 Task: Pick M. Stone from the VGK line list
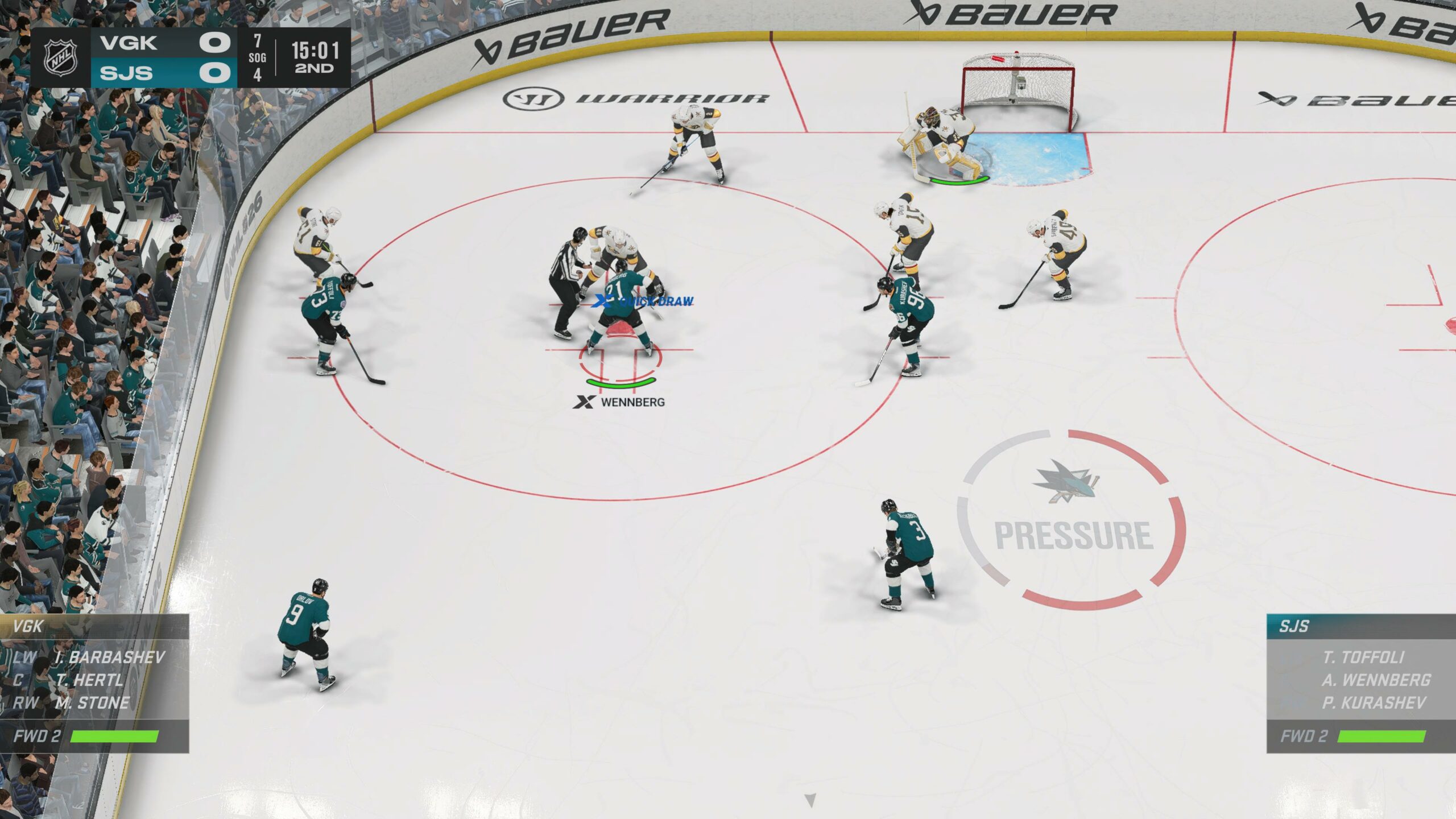pos(92,703)
